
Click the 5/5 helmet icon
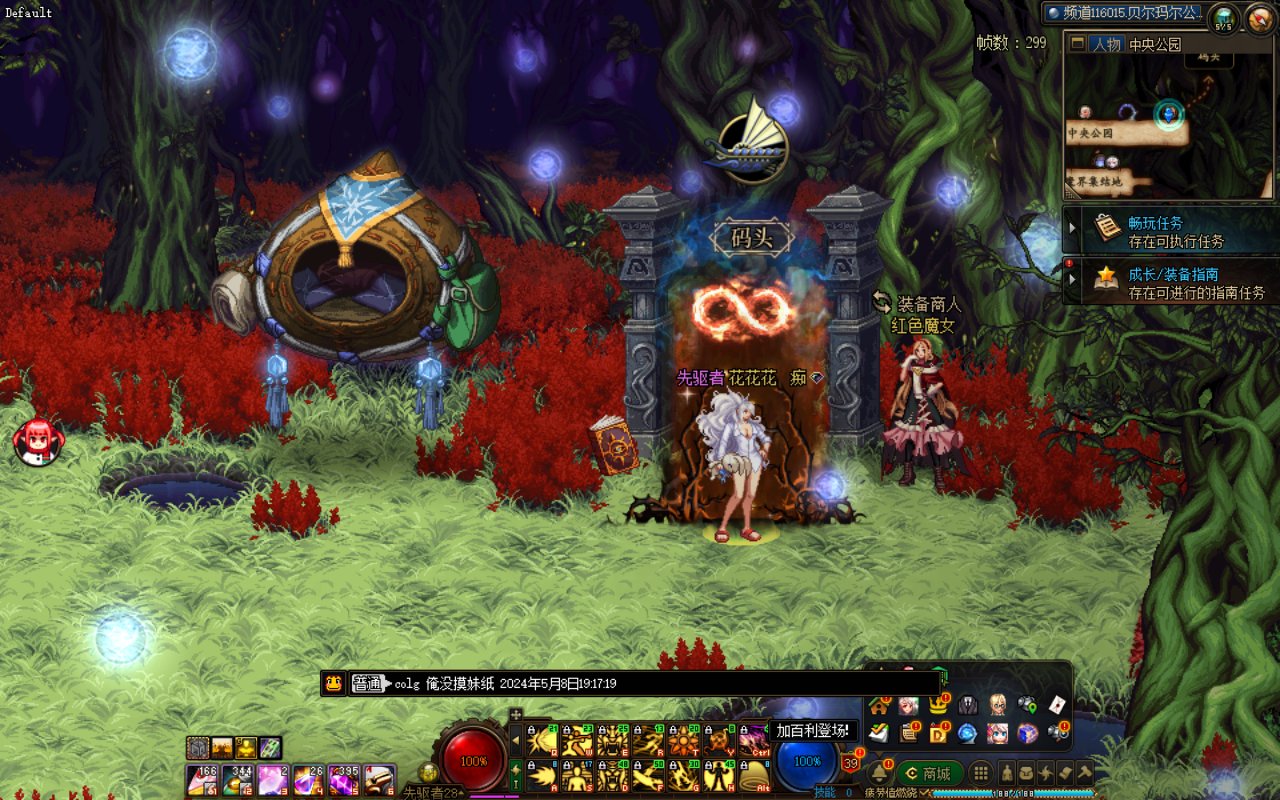click(x=1223, y=18)
